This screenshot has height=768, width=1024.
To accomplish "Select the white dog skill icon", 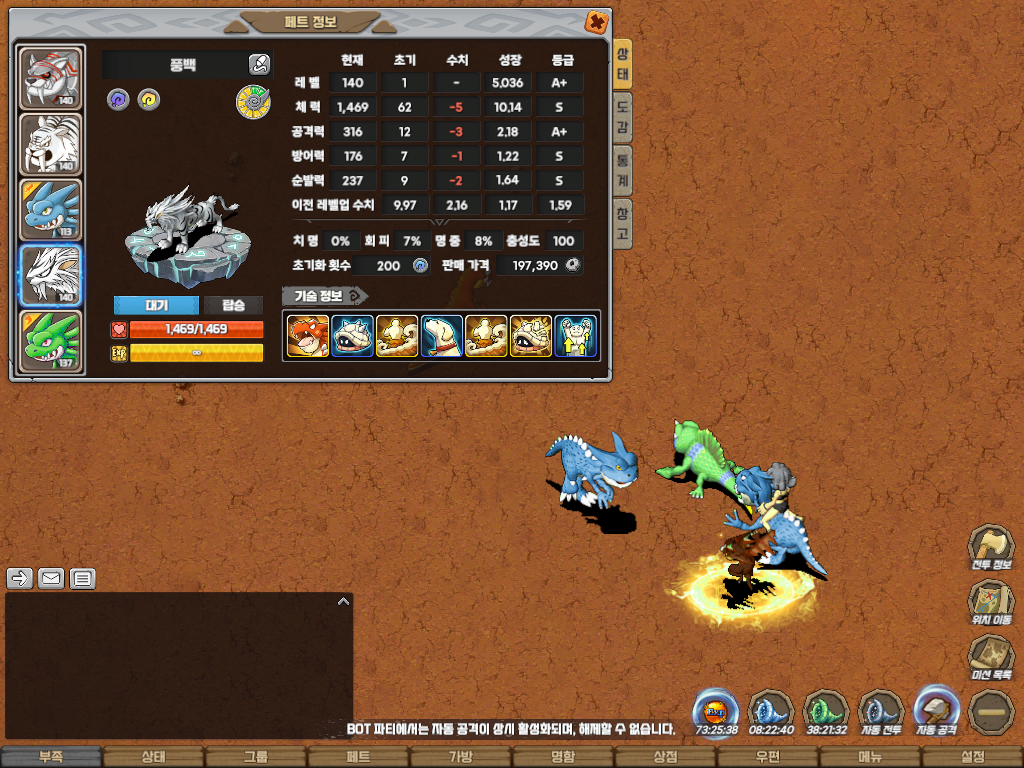I will 441,336.
